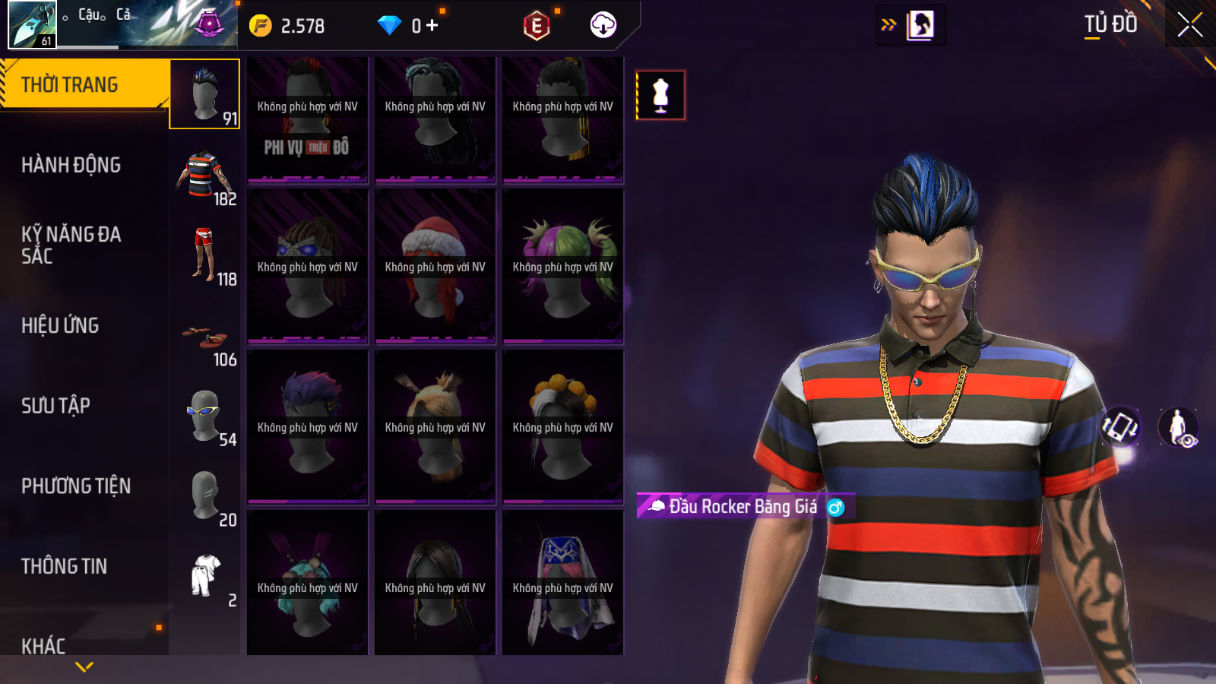The height and width of the screenshot is (684, 1216).
Task: Select the head items subcategory with 91
Action: 204,94
